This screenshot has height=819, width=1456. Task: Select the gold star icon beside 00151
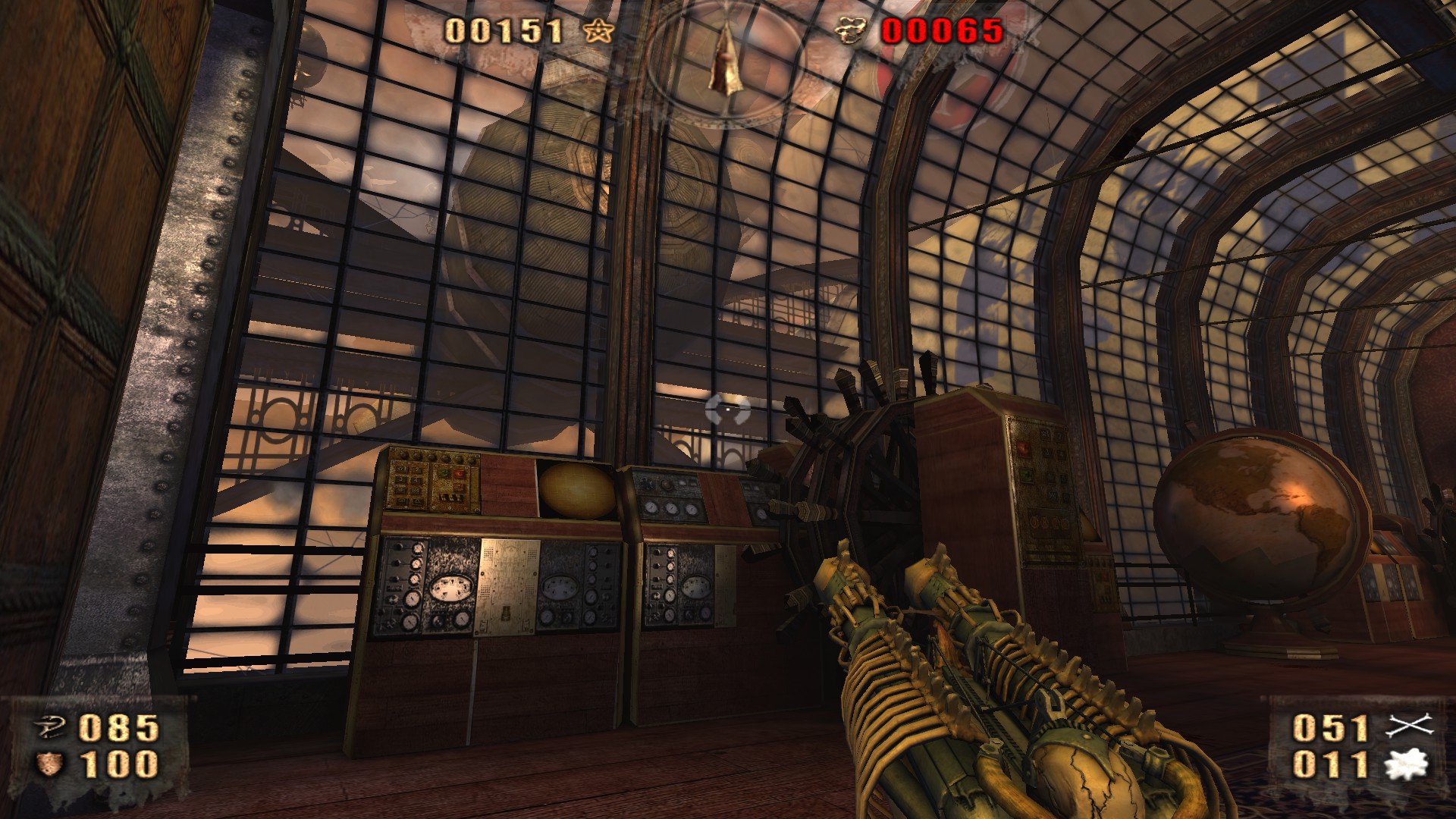(598, 31)
